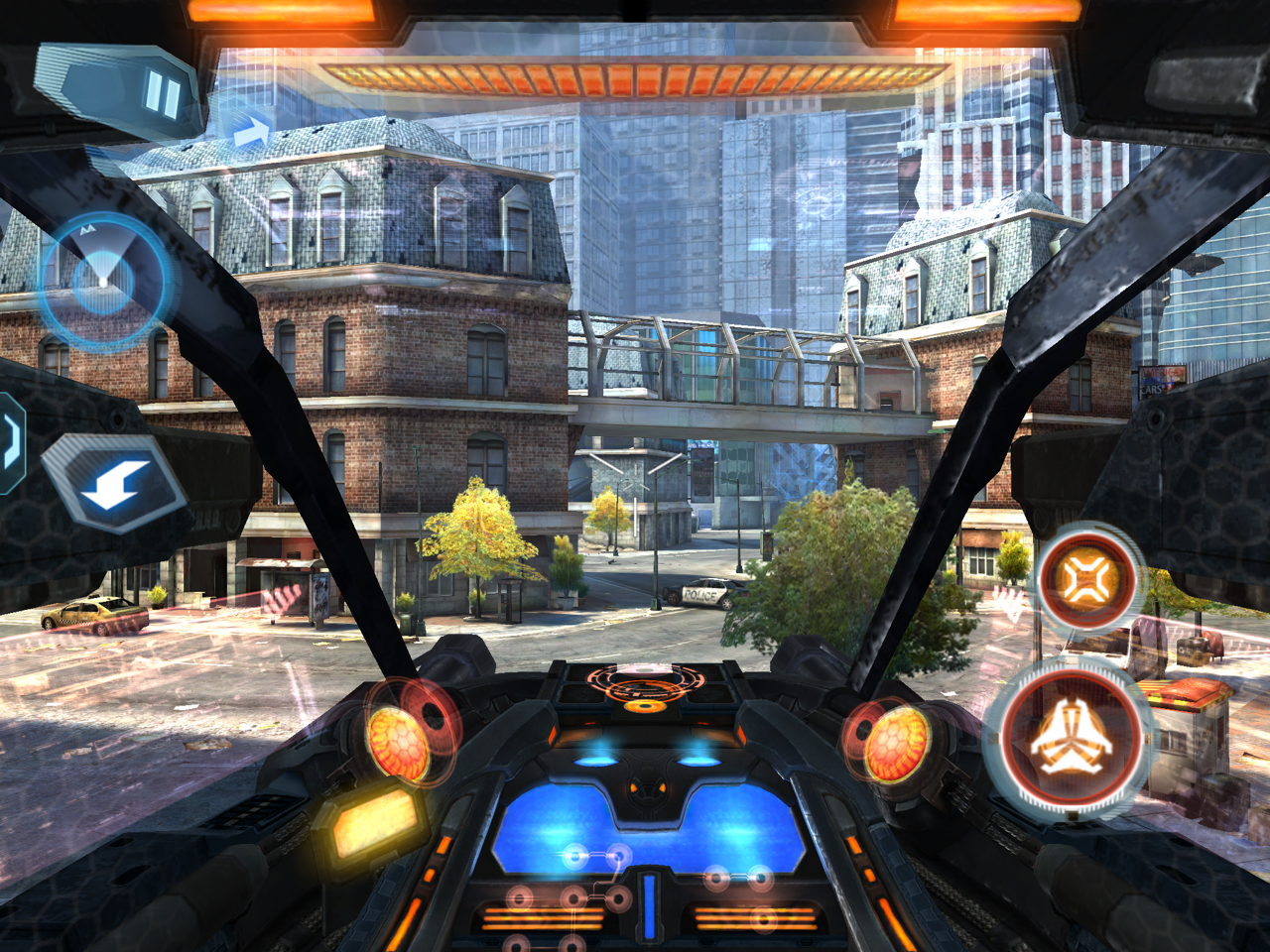The height and width of the screenshot is (952, 1270).
Task: Activate the downward arrow hexagon button
Action: click(x=116, y=483)
